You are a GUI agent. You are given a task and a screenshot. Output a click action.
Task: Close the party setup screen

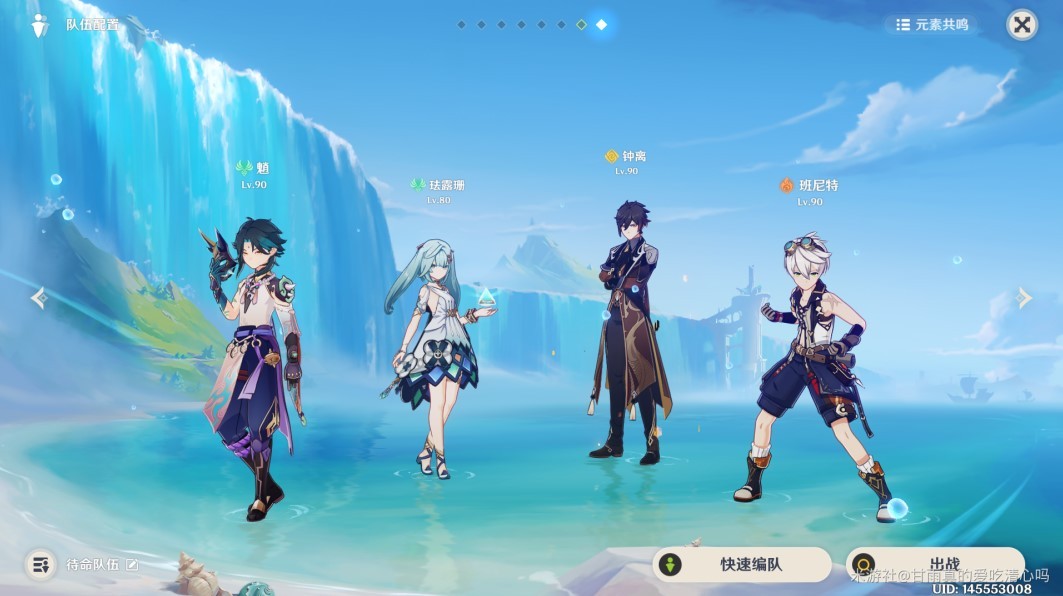pos(1021,25)
